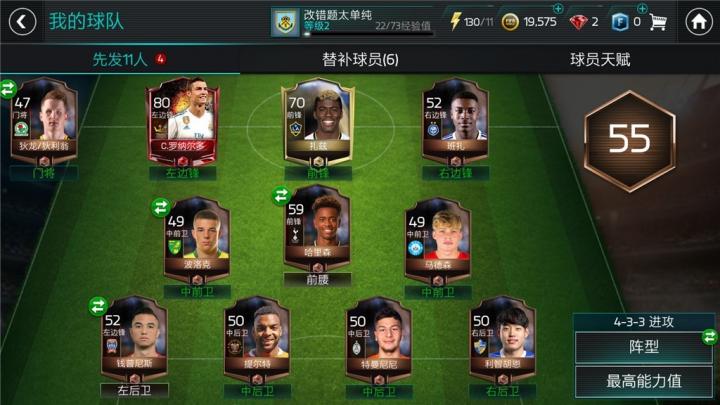Image resolution: width=720 pixels, height=405 pixels.
Task: Add more gold coins
Action: (x=558, y=9)
